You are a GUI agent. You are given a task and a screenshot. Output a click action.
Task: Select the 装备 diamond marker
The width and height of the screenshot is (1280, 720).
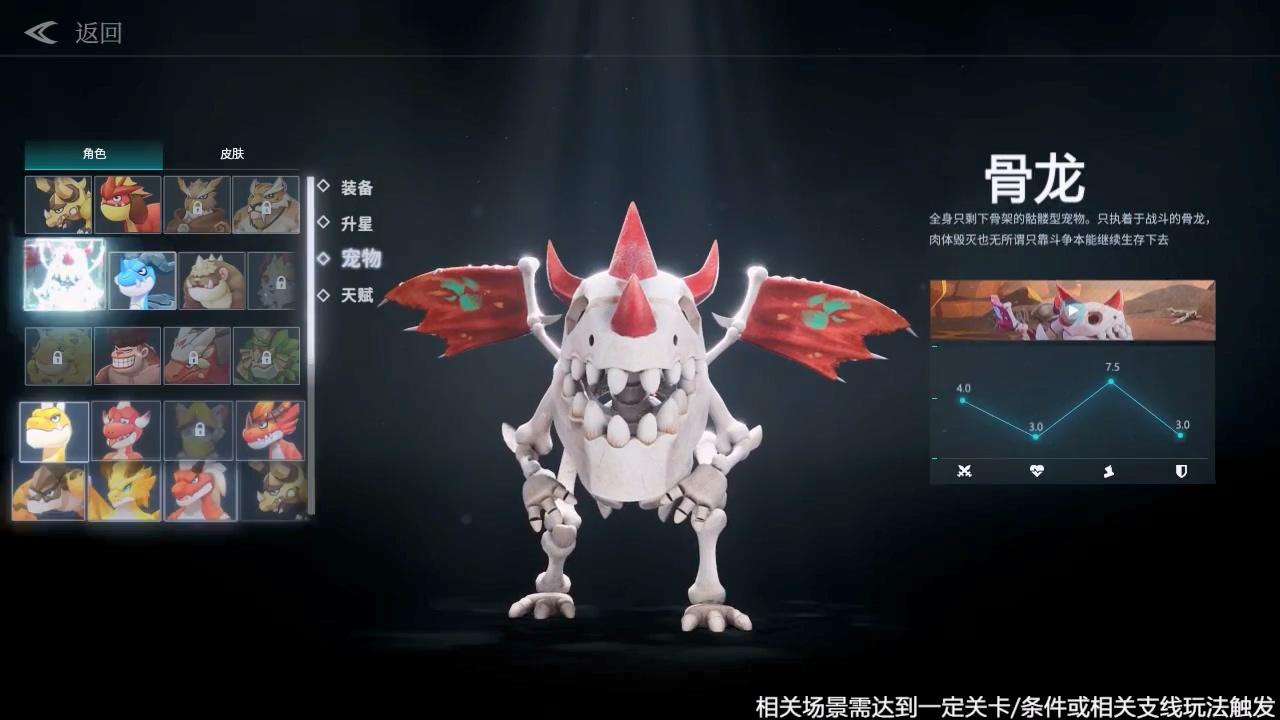point(324,188)
